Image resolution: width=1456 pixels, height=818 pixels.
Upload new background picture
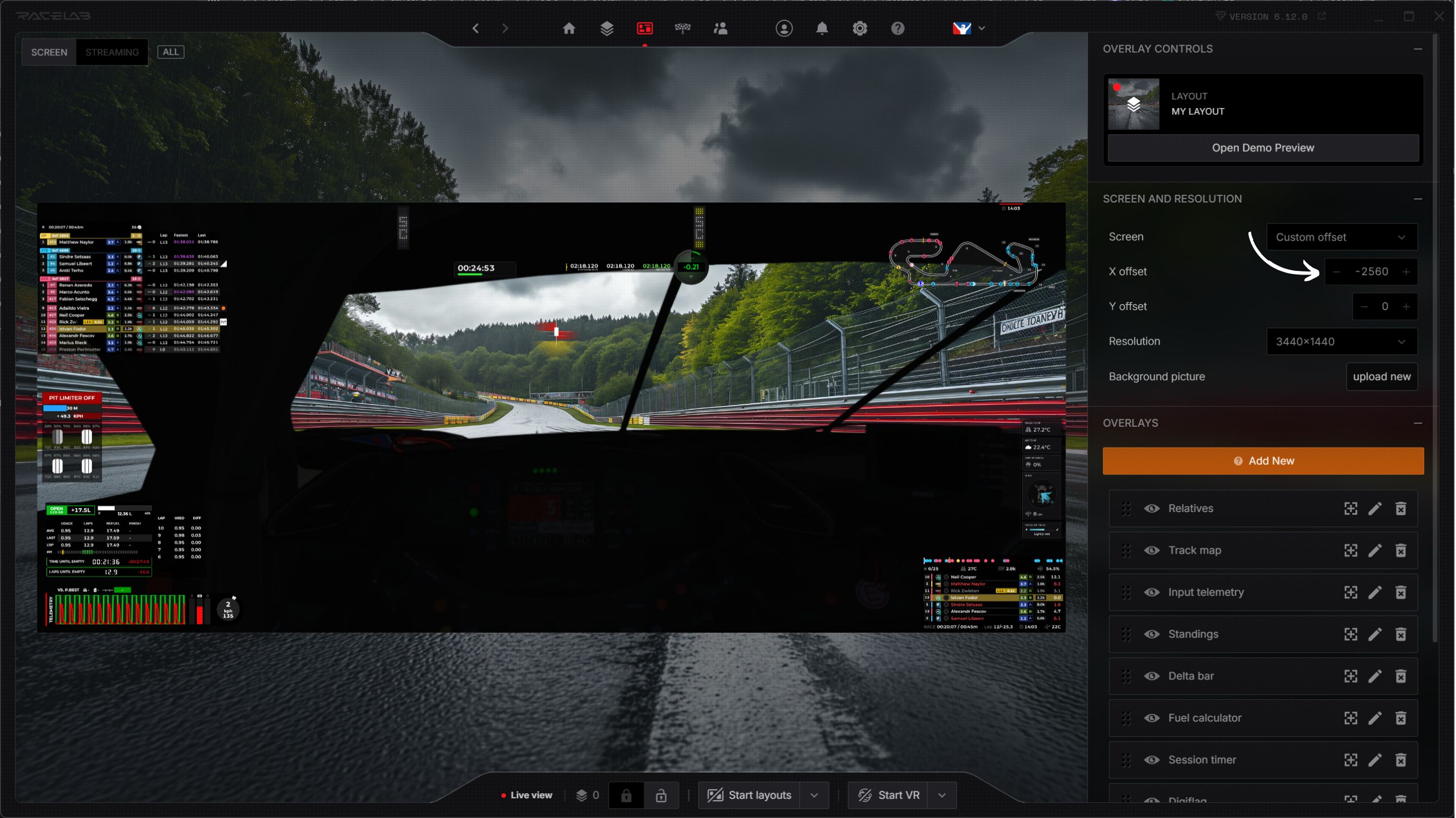point(1381,377)
